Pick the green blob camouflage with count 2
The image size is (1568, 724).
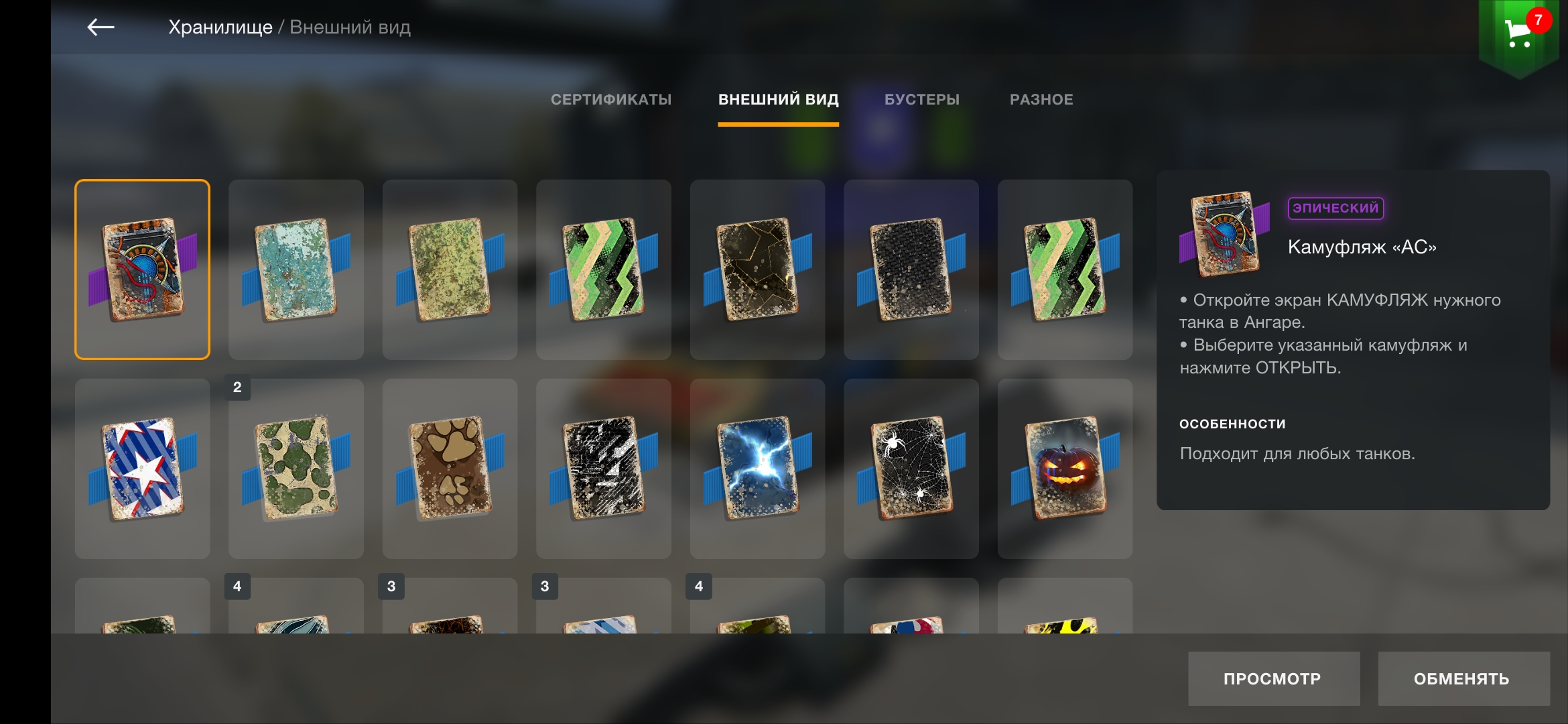(x=296, y=469)
